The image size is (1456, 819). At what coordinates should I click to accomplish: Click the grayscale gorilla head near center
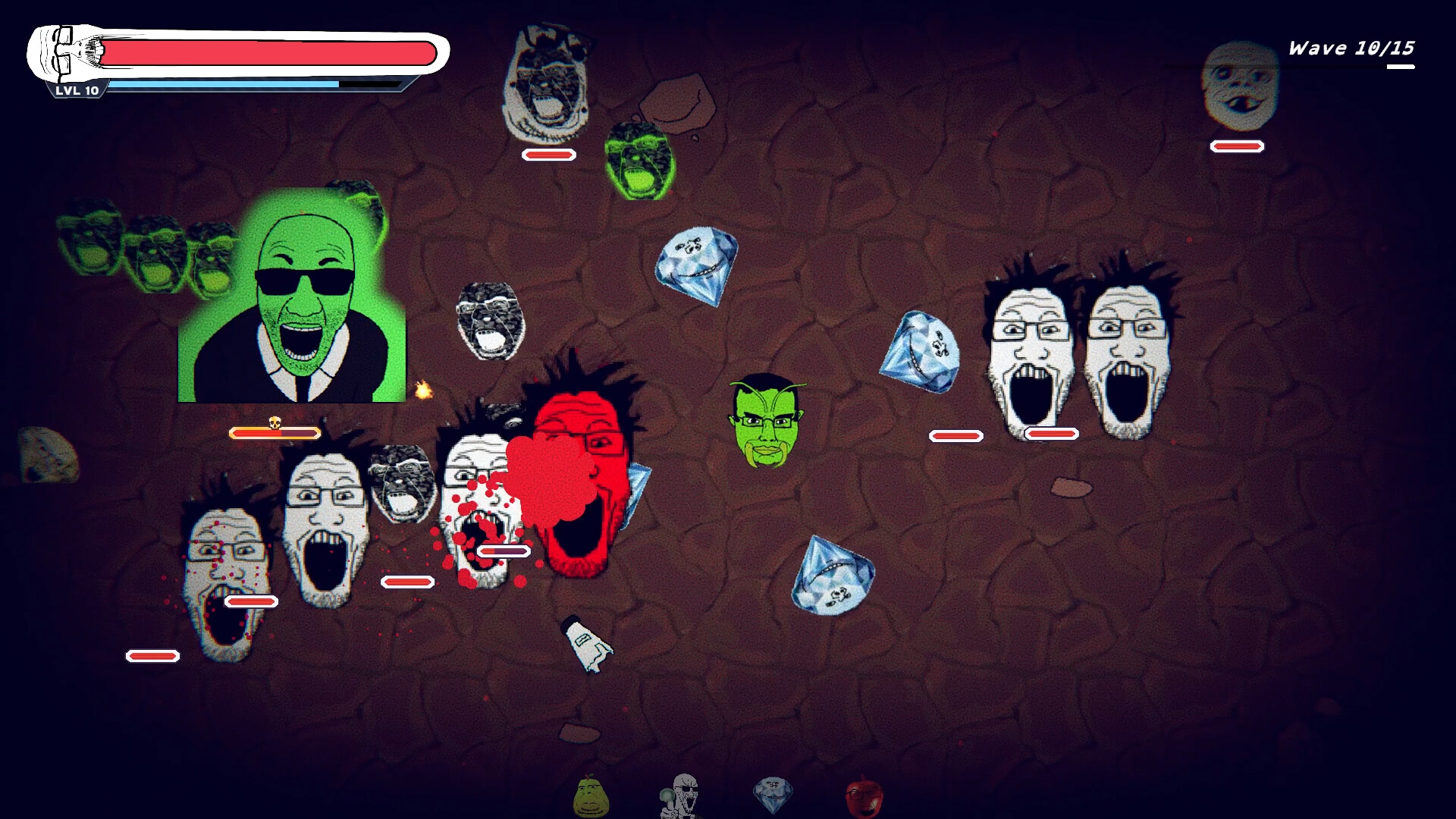pyautogui.click(x=492, y=322)
